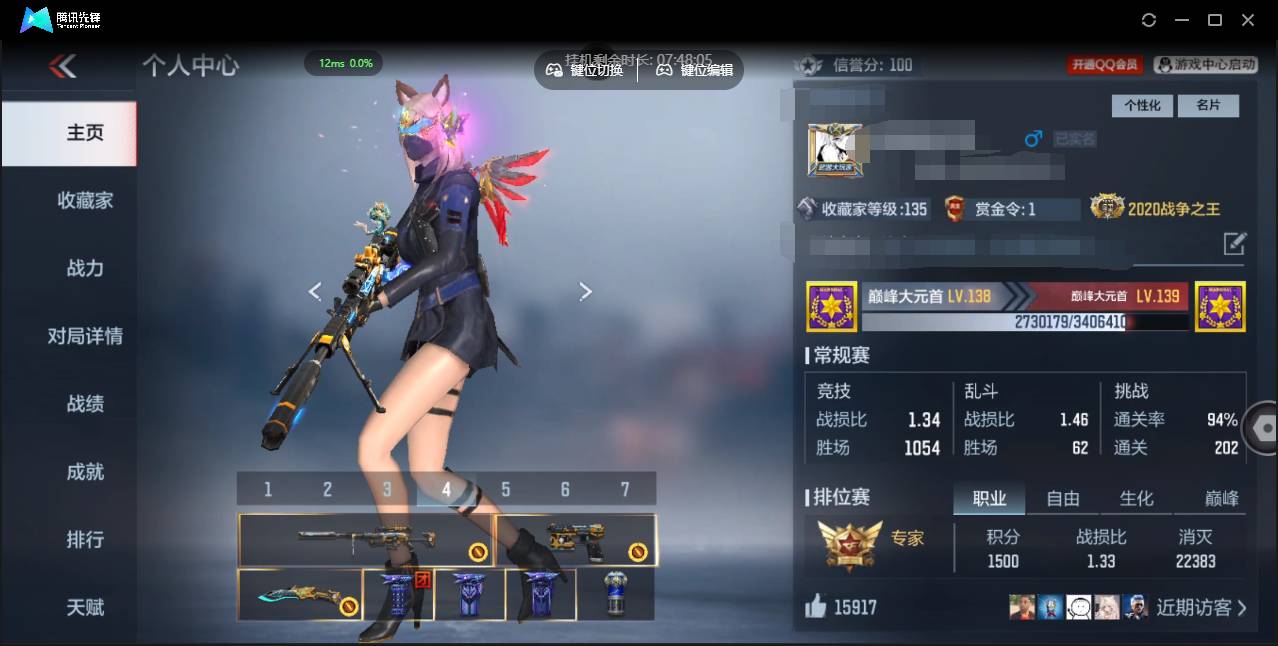Switch ranked stats to 生化 tab
The height and width of the screenshot is (646, 1278).
pyautogui.click(x=1136, y=498)
